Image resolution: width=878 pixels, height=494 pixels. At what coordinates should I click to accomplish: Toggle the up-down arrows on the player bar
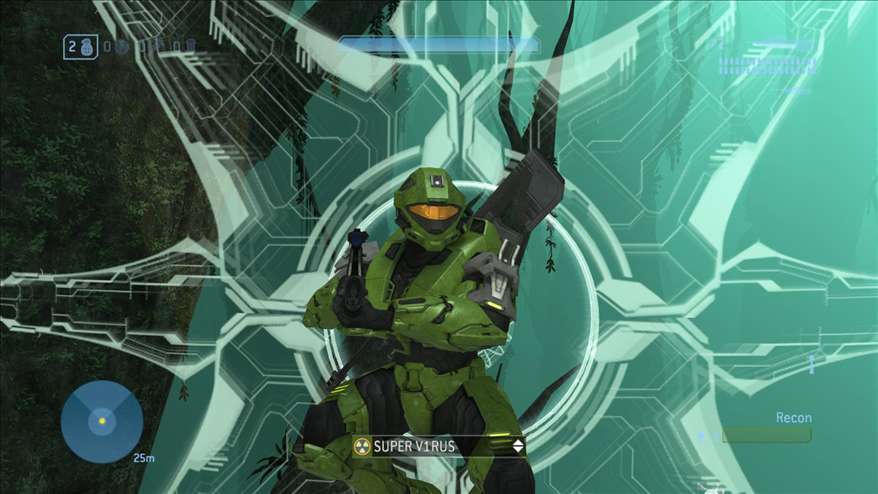click(517, 446)
